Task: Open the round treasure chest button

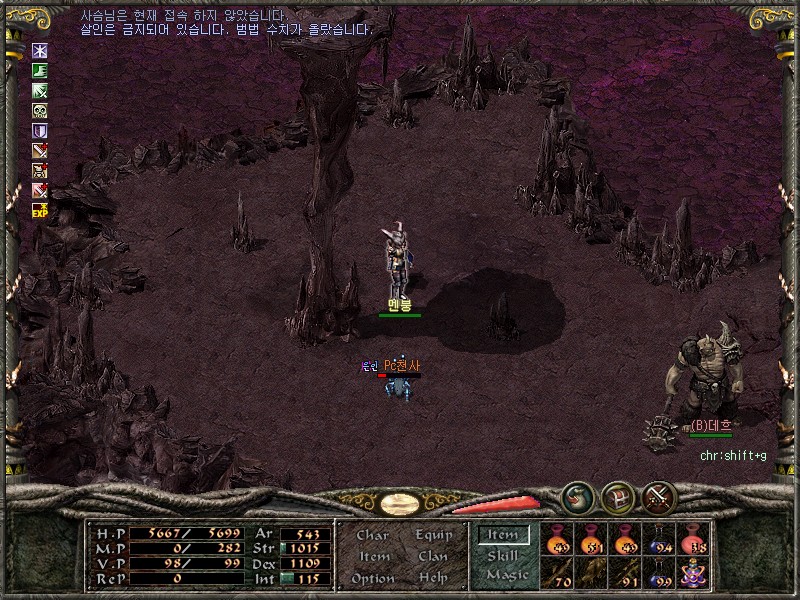Action: click(x=618, y=496)
